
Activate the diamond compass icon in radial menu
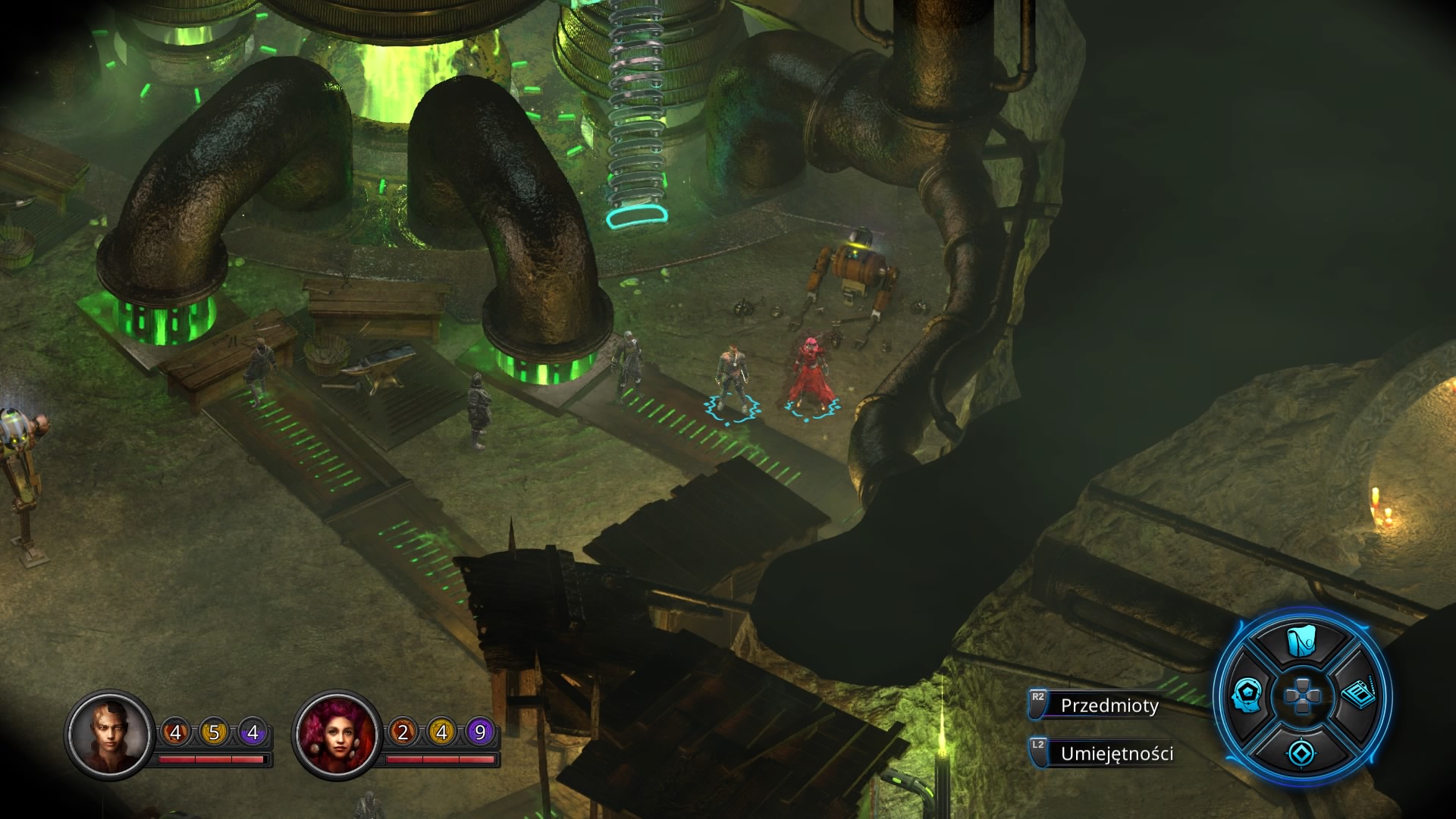[x=1302, y=752]
